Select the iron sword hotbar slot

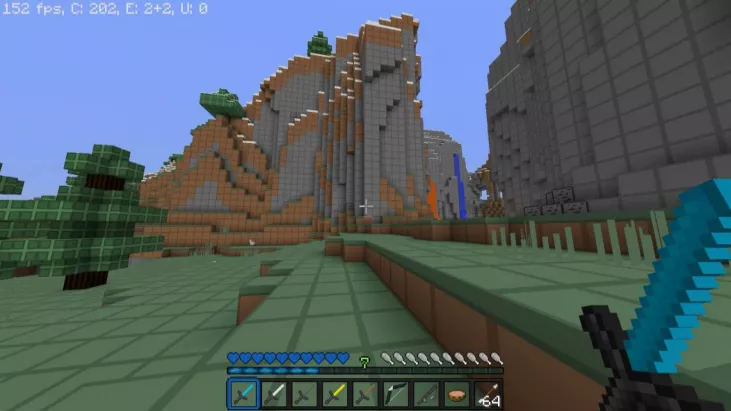pyautogui.click(x=273, y=395)
